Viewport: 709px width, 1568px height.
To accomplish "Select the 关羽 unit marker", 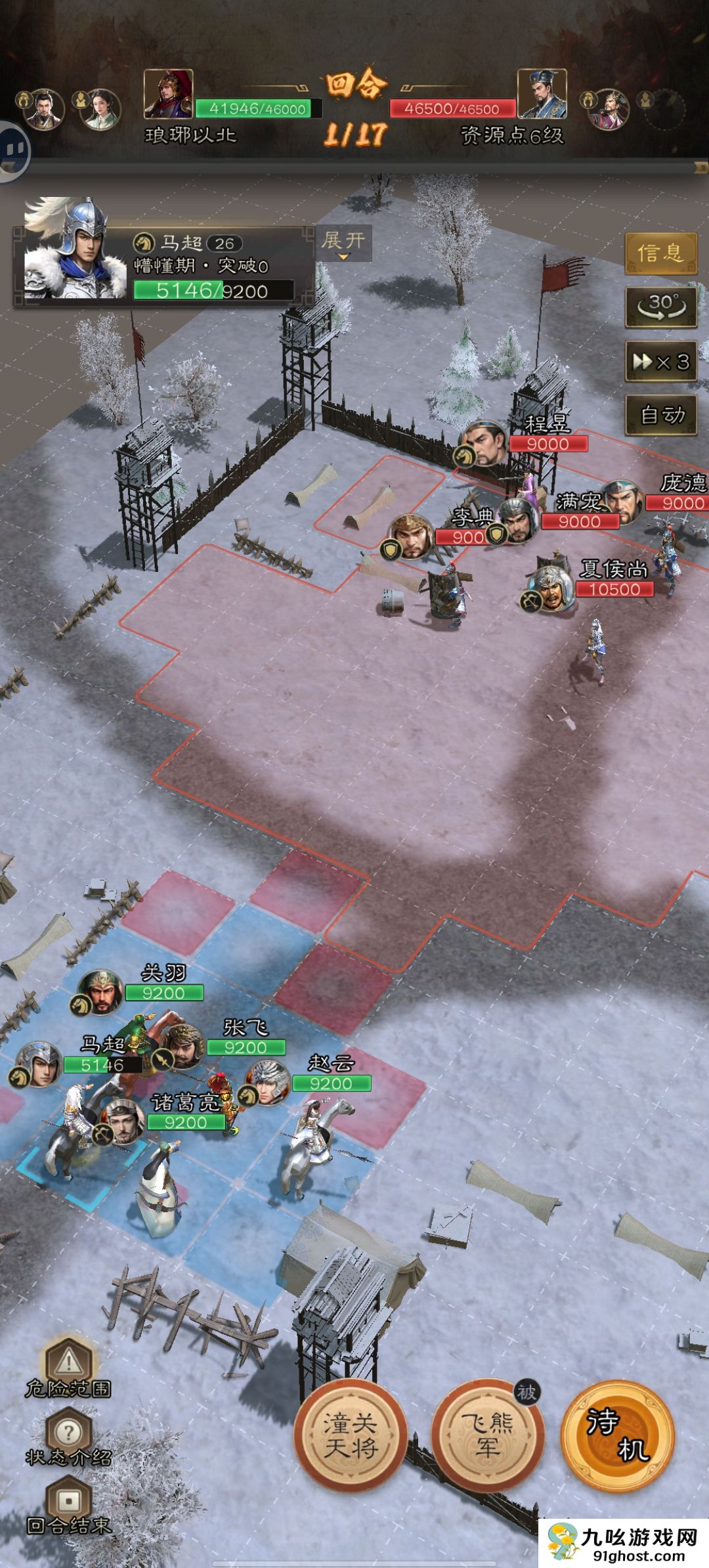I will 100,991.
